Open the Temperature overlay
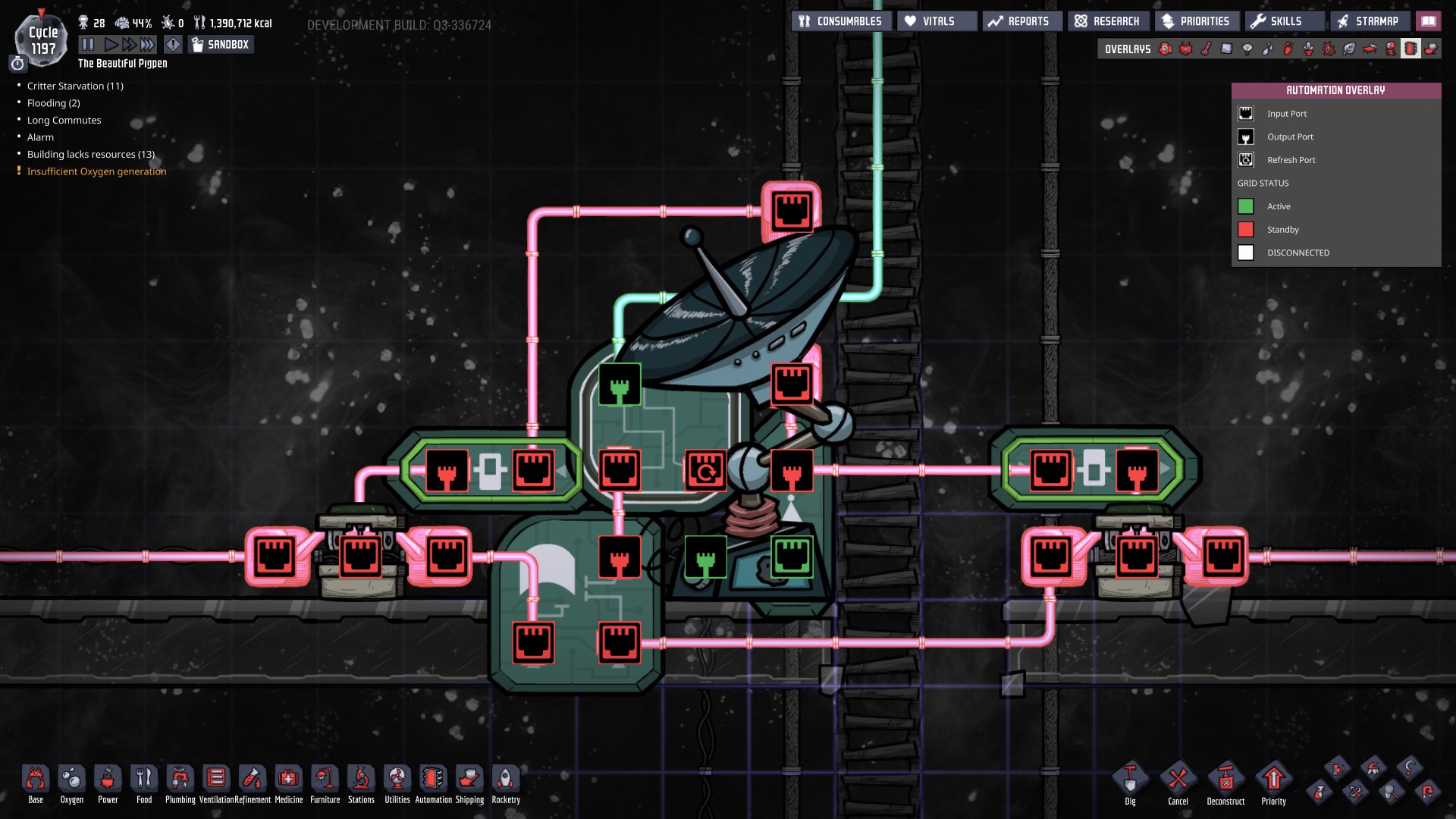1456x819 pixels. (x=1206, y=48)
